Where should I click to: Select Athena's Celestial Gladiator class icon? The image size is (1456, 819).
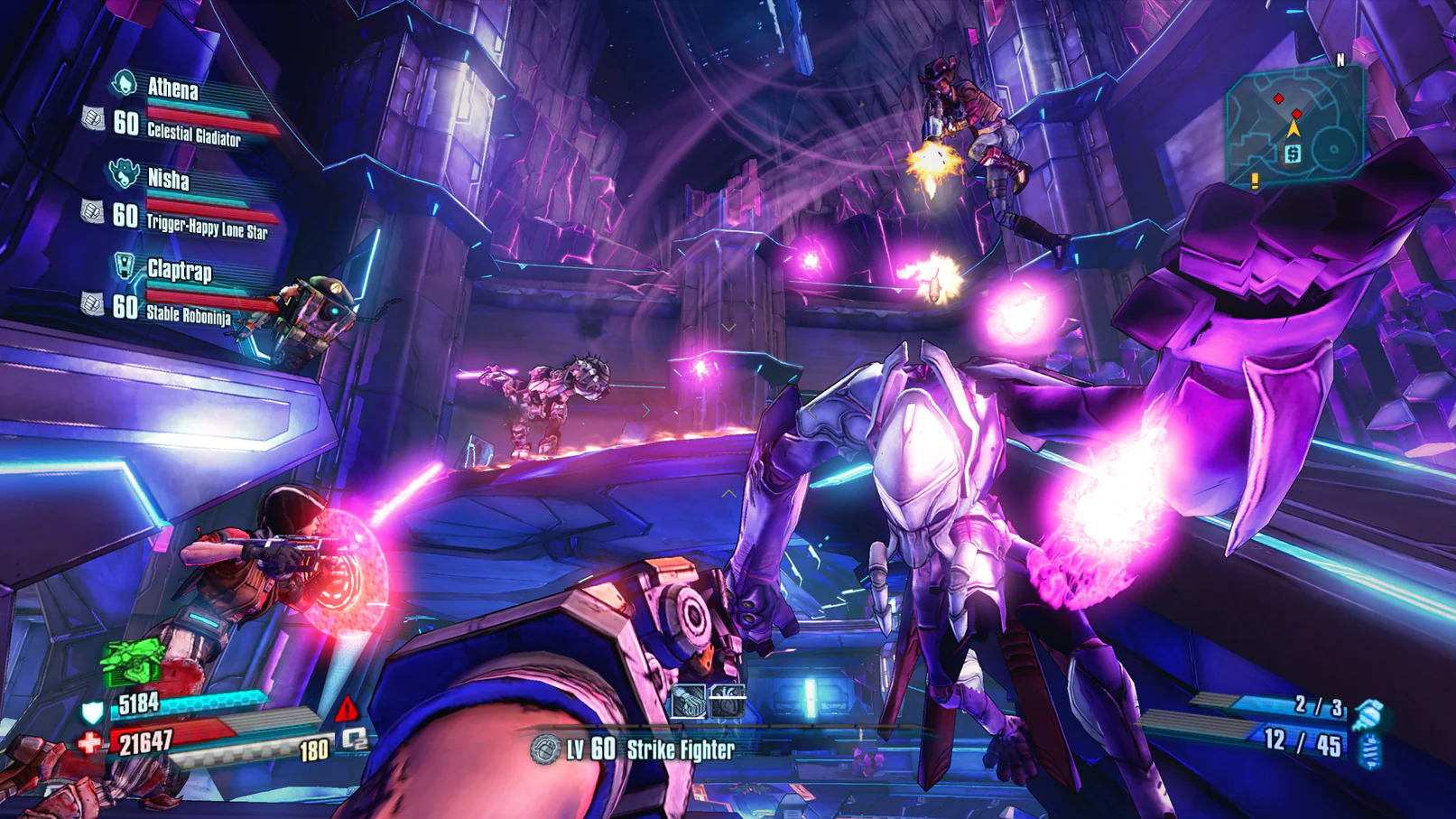(123, 81)
